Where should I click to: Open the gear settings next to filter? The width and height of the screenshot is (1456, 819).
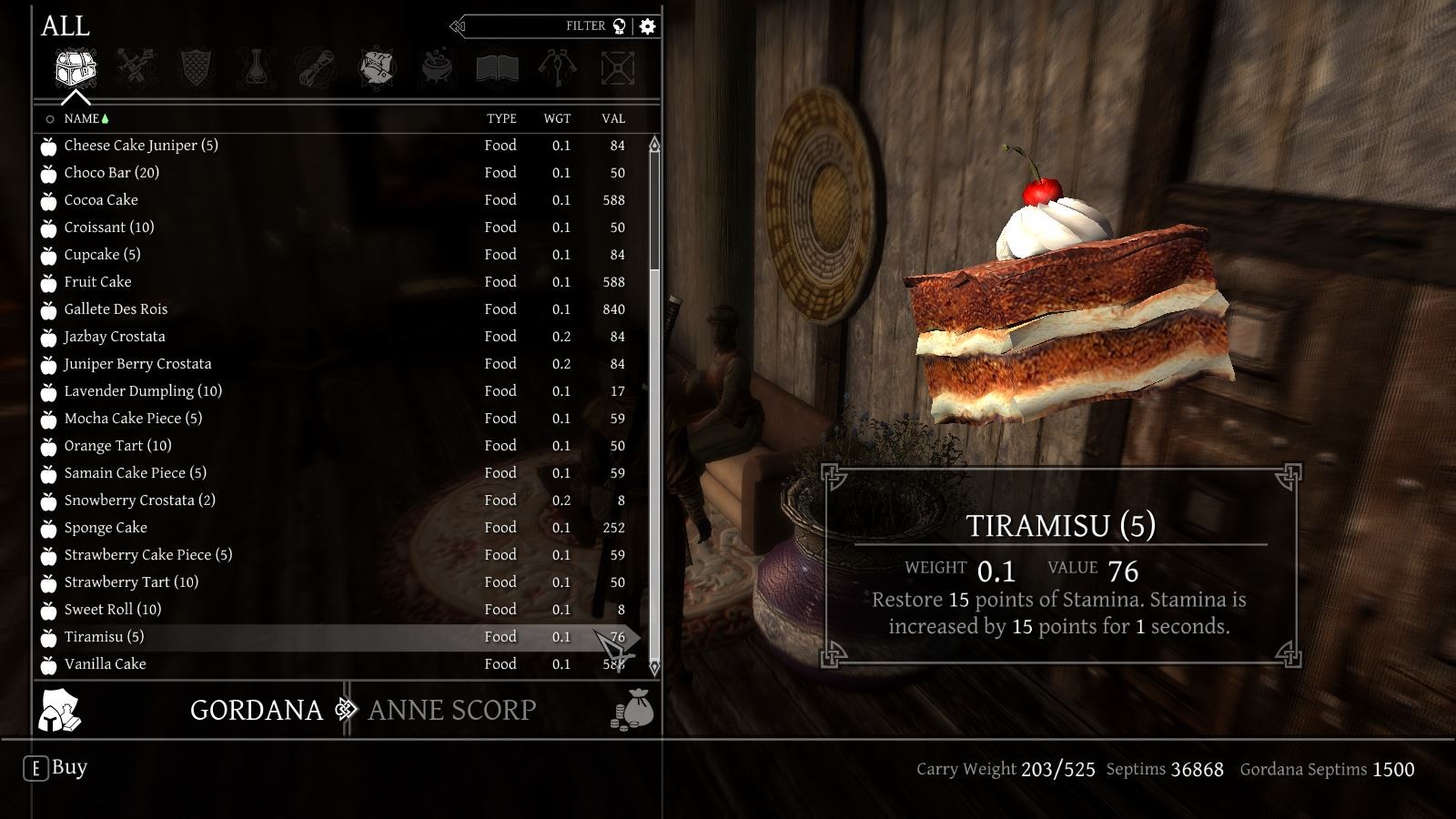pos(648,26)
